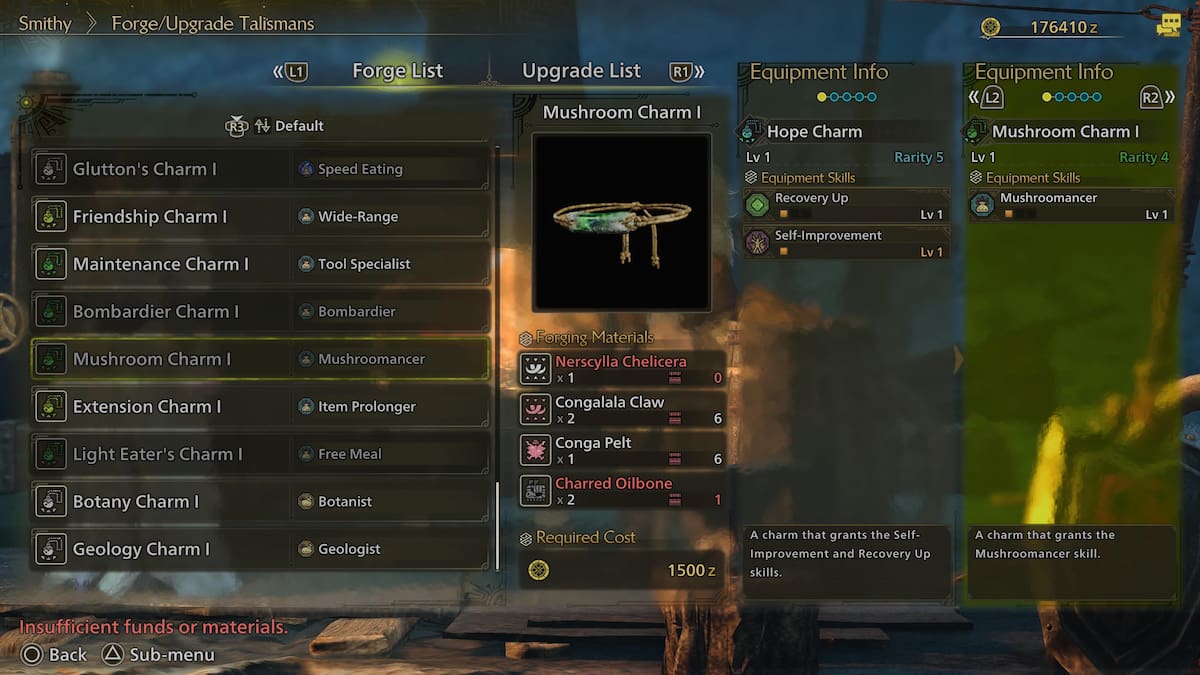Change the Default sort order
Screen dimensions: 1200x675
click(x=288, y=126)
